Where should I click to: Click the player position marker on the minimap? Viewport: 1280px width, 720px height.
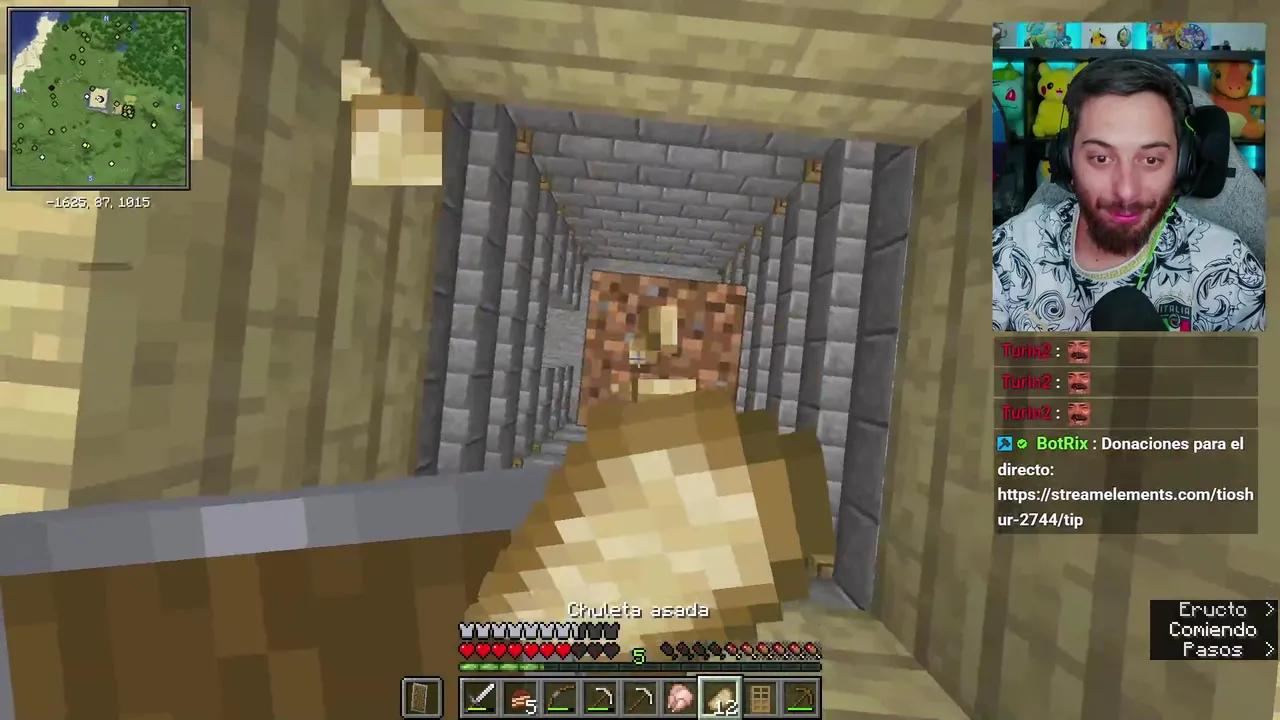click(98, 99)
